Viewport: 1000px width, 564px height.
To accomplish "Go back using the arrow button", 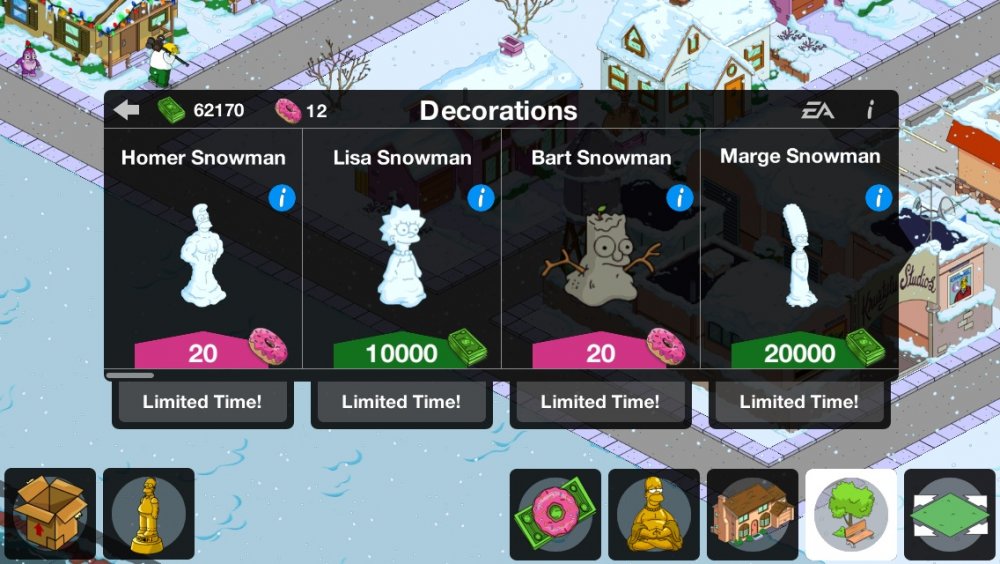I will pos(126,110).
